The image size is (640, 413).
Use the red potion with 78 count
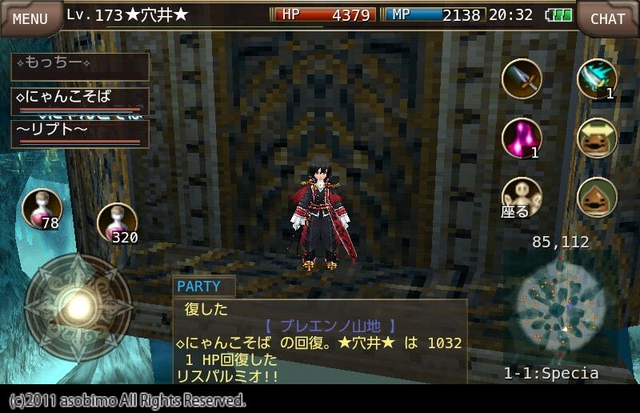click(42, 209)
